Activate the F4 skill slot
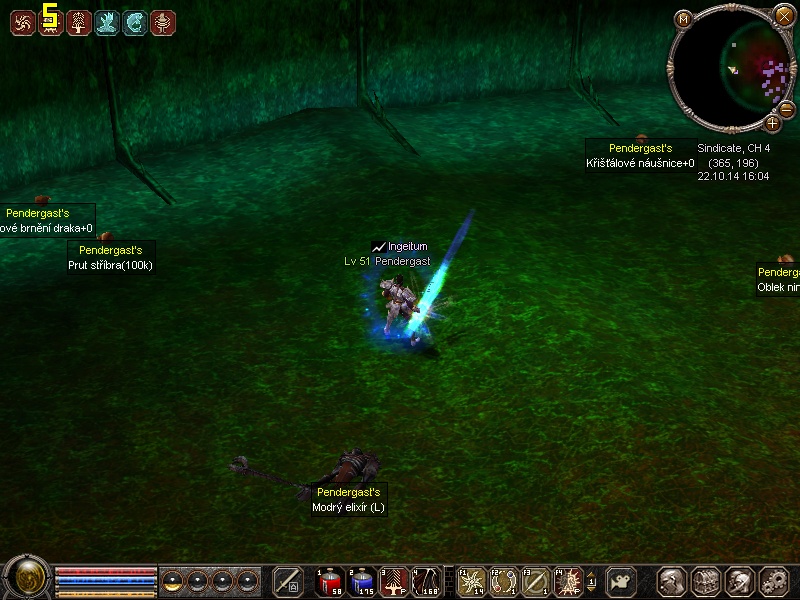Screen dimensions: 800x600 click(569, 581)
